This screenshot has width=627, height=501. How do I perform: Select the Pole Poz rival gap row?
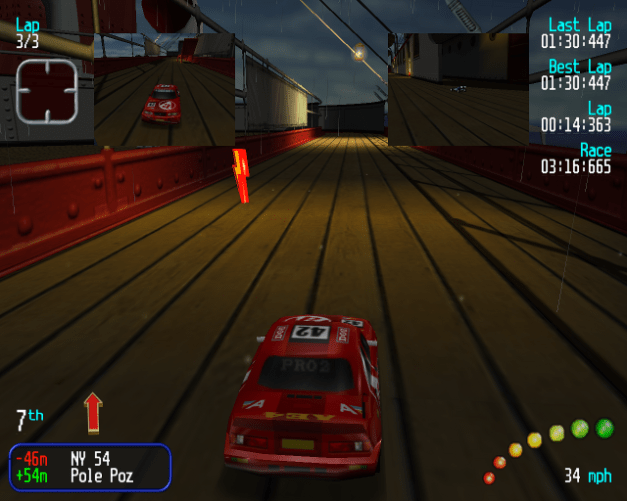click(x=90, y=476)
